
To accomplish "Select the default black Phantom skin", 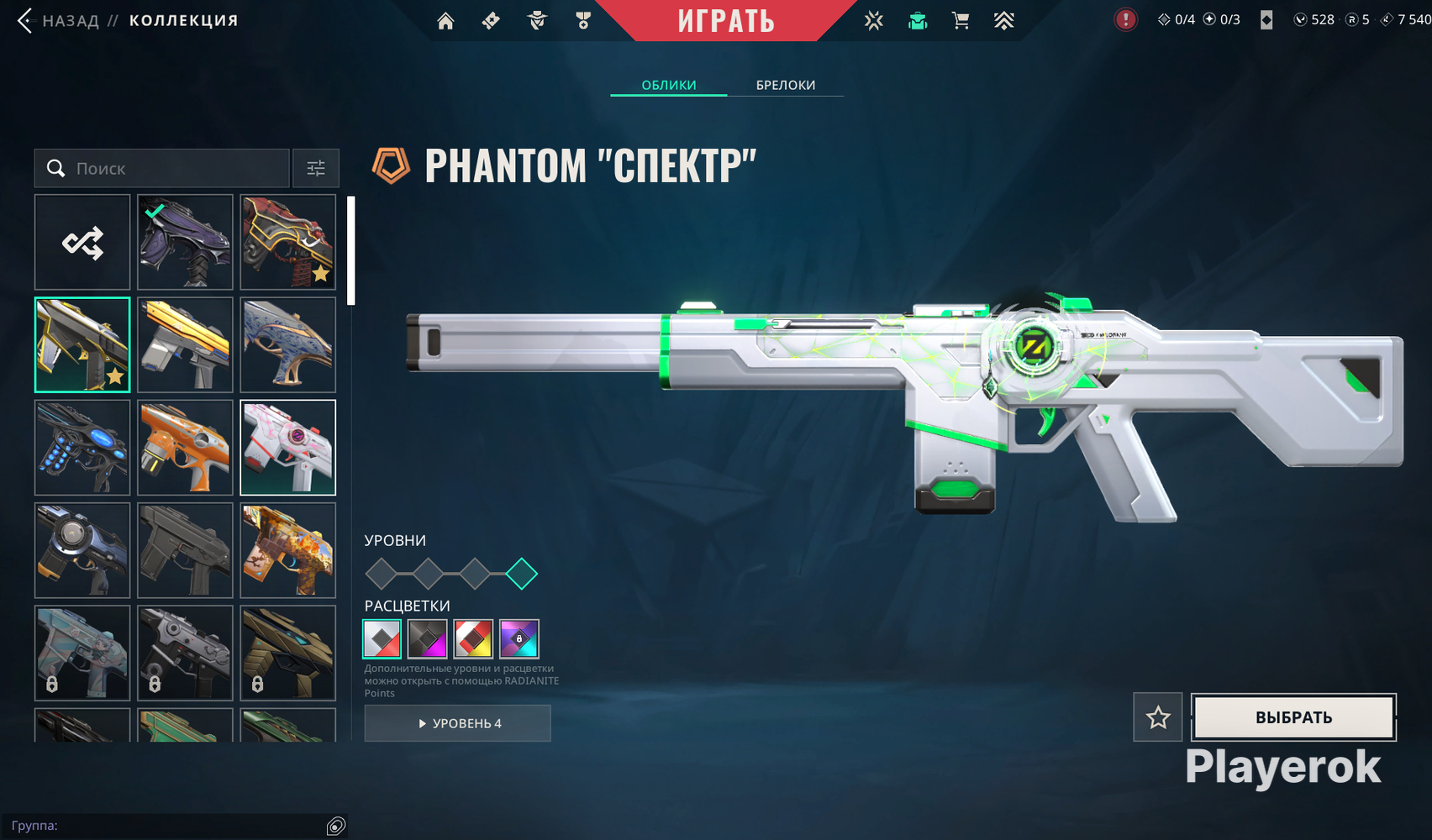I will [185, 550].
